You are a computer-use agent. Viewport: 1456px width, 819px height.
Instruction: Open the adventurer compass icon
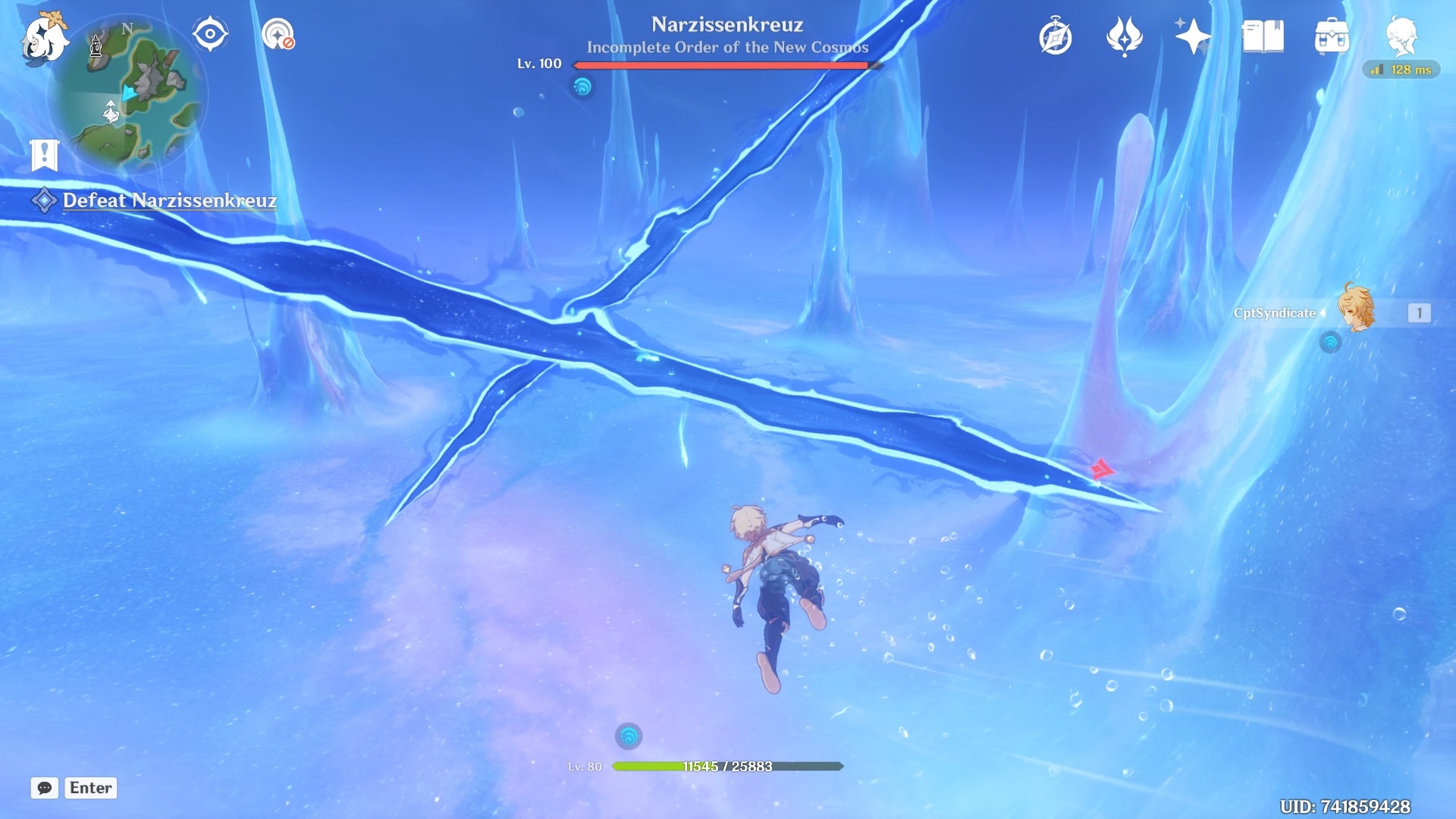pyautogui.click(x=1055, y=37)
